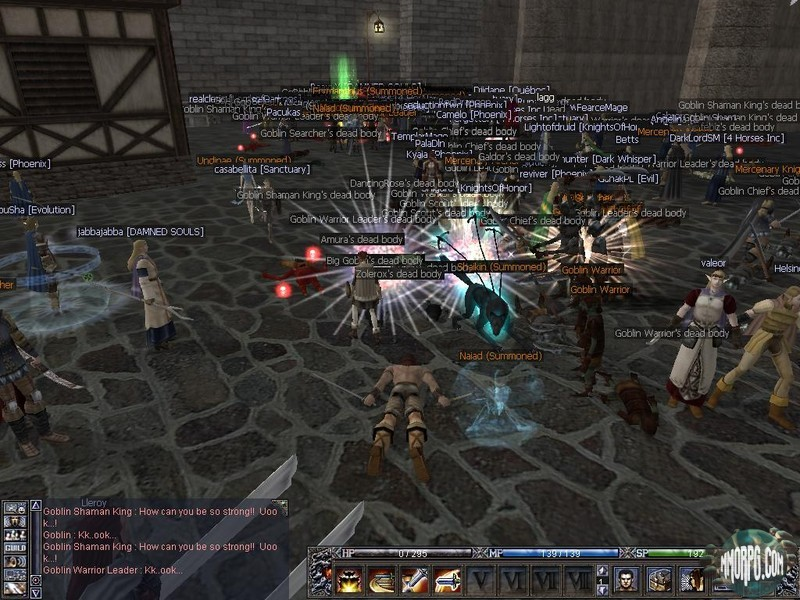Switch to the GUILD chat channel
The width and height of the screenshot is (800, 600).
coord(15,547)
